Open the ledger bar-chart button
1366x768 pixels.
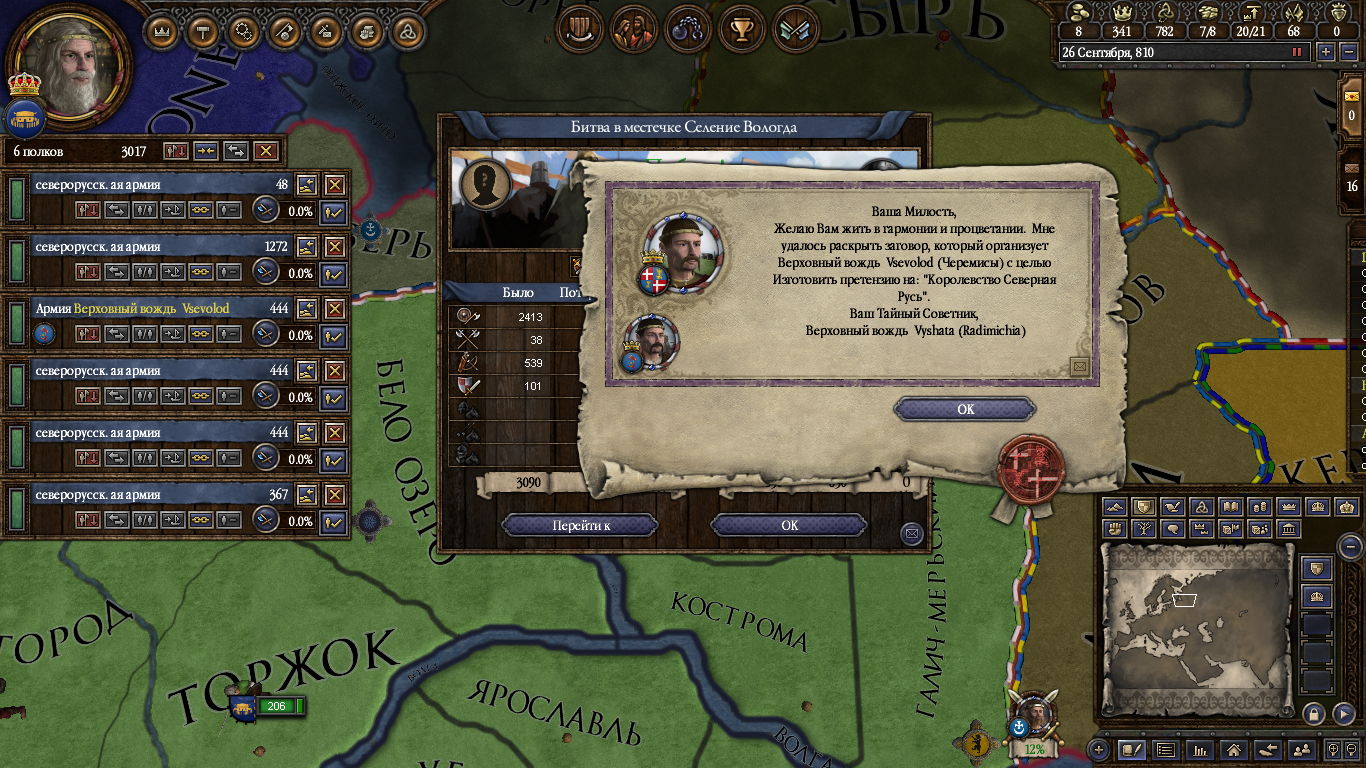pyautogui.click(x=1200, y=749)
